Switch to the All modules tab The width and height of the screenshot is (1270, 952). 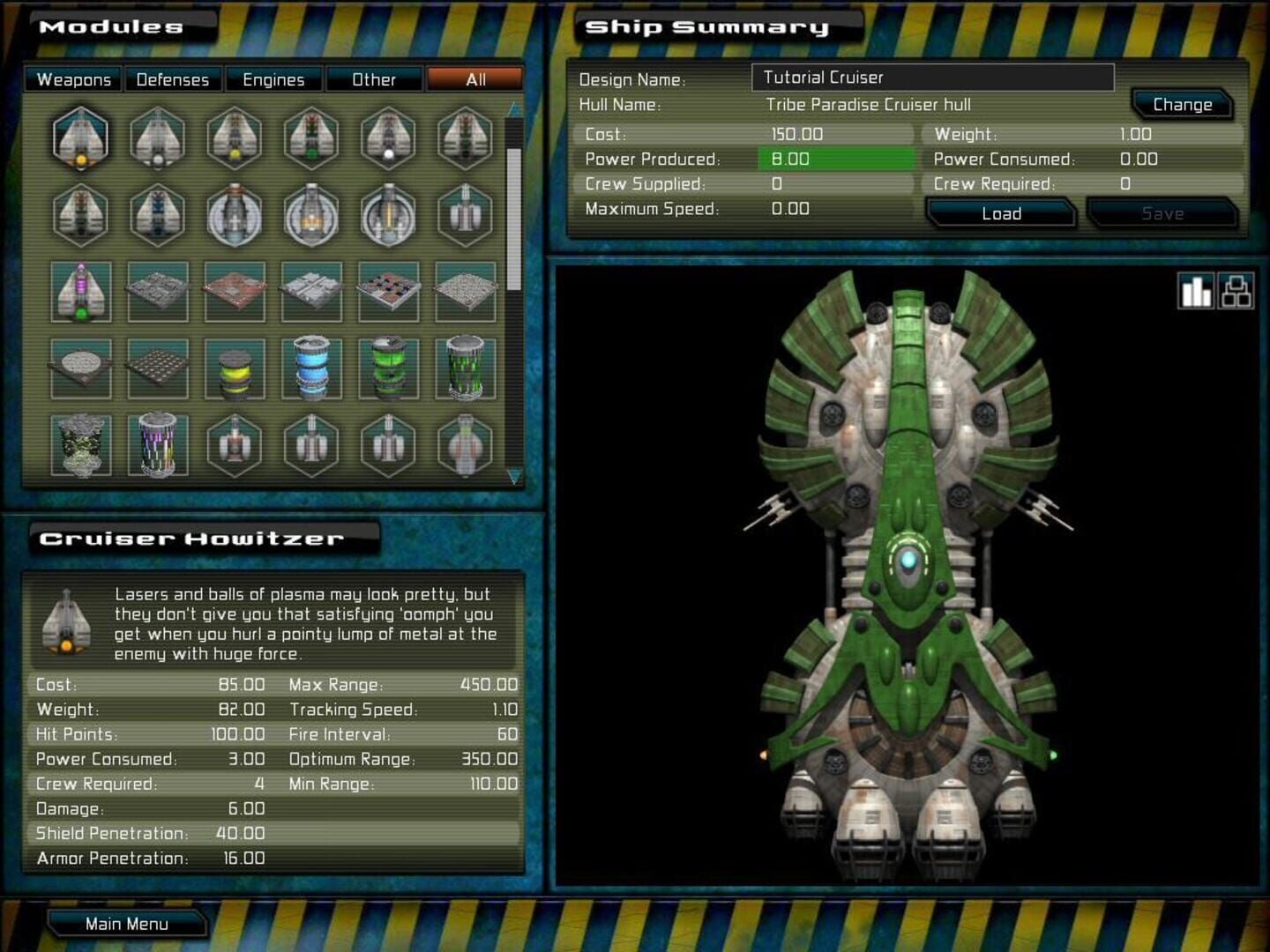pos(474,79)
